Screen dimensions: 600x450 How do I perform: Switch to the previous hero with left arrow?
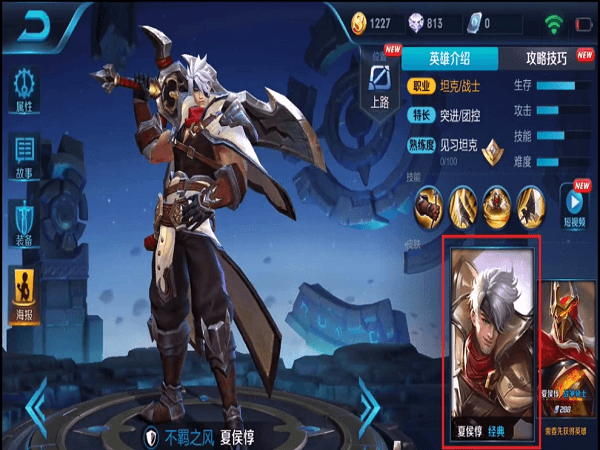[35, 405]
